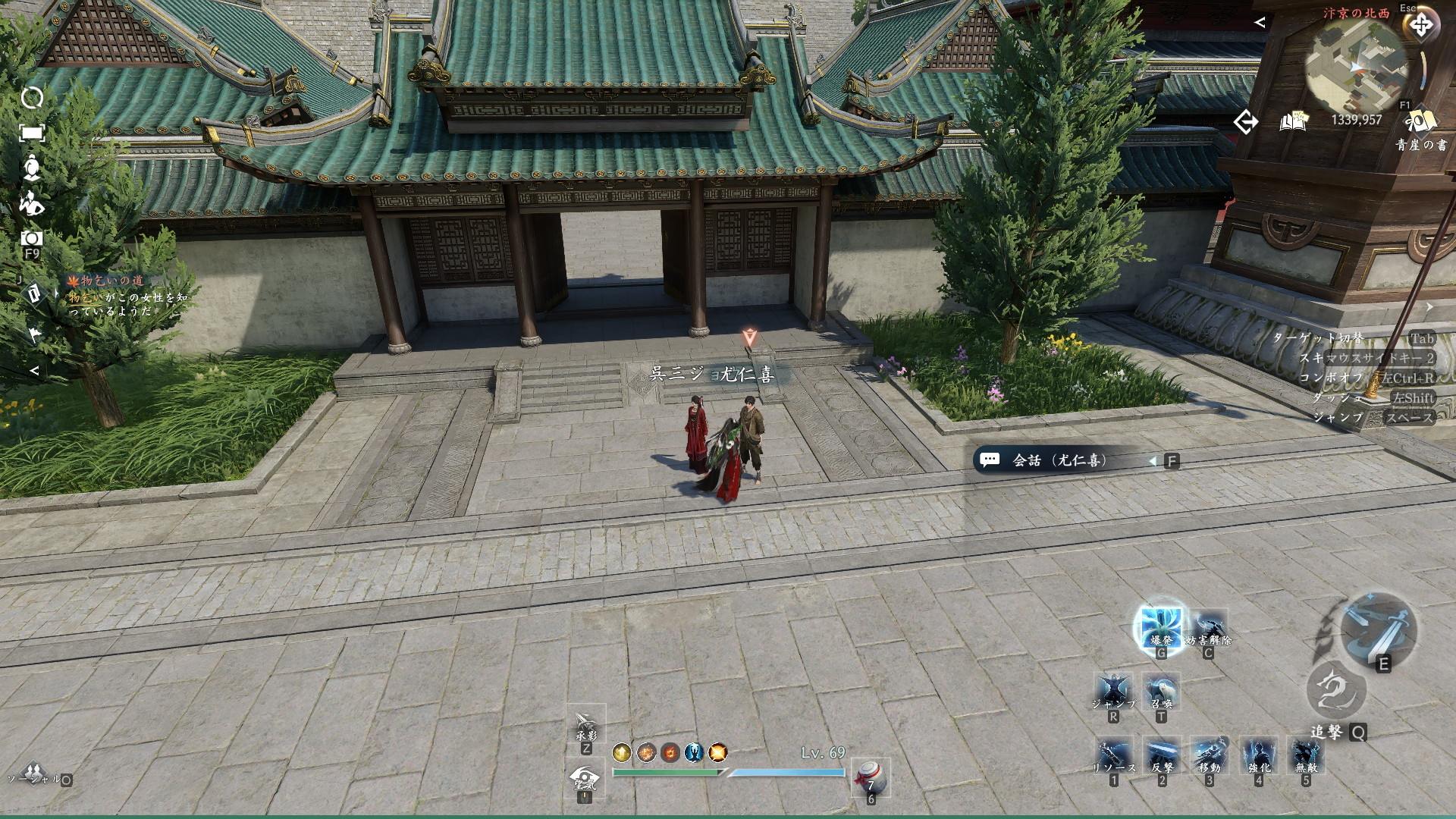Select the 会話（尤仁喜）talk prompt
The height and width of the screenshot is (819, 1456).
1062,460
